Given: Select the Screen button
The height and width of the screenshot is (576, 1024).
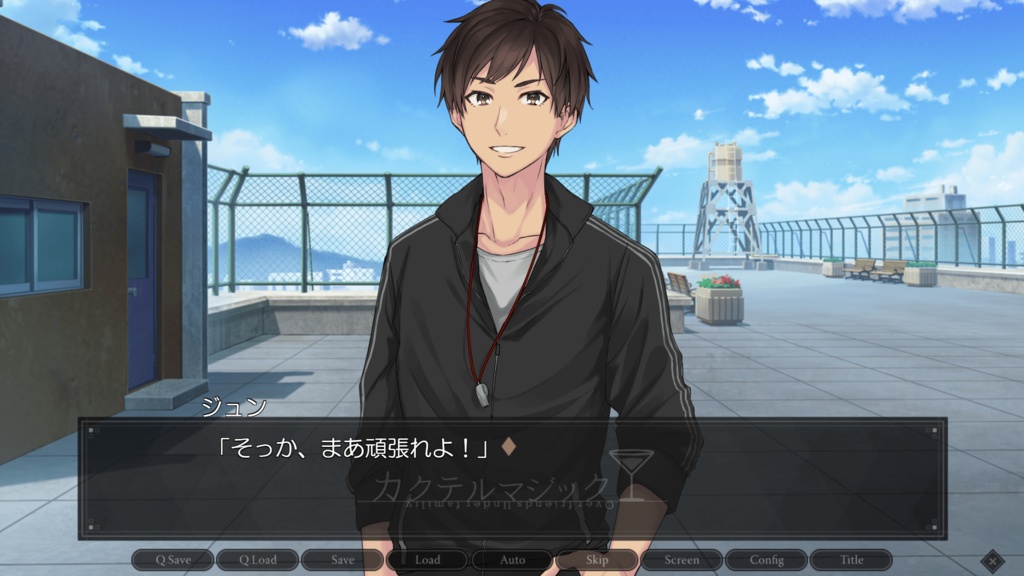Looking at the screenshot, I should pos(681,560).
